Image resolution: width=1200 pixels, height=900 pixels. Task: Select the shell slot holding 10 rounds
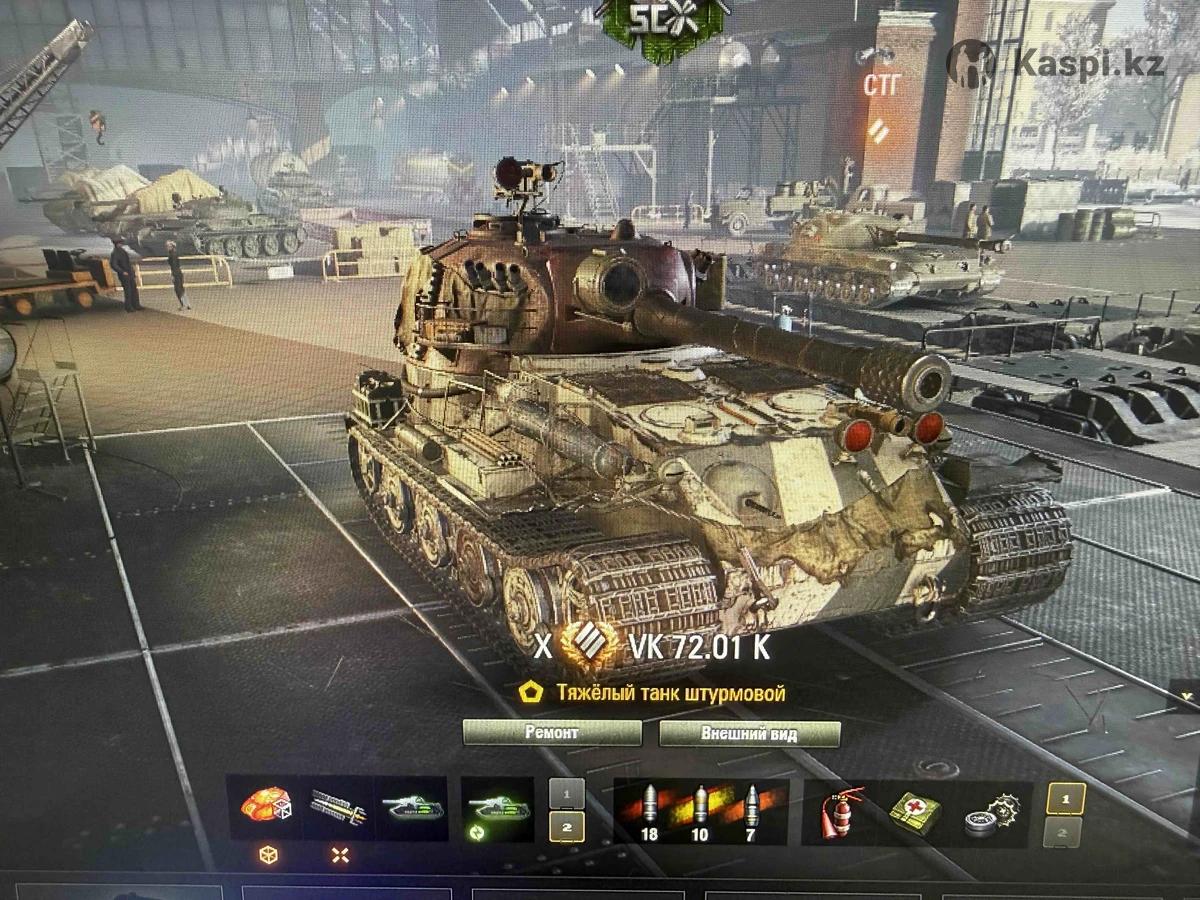point(699,807)
